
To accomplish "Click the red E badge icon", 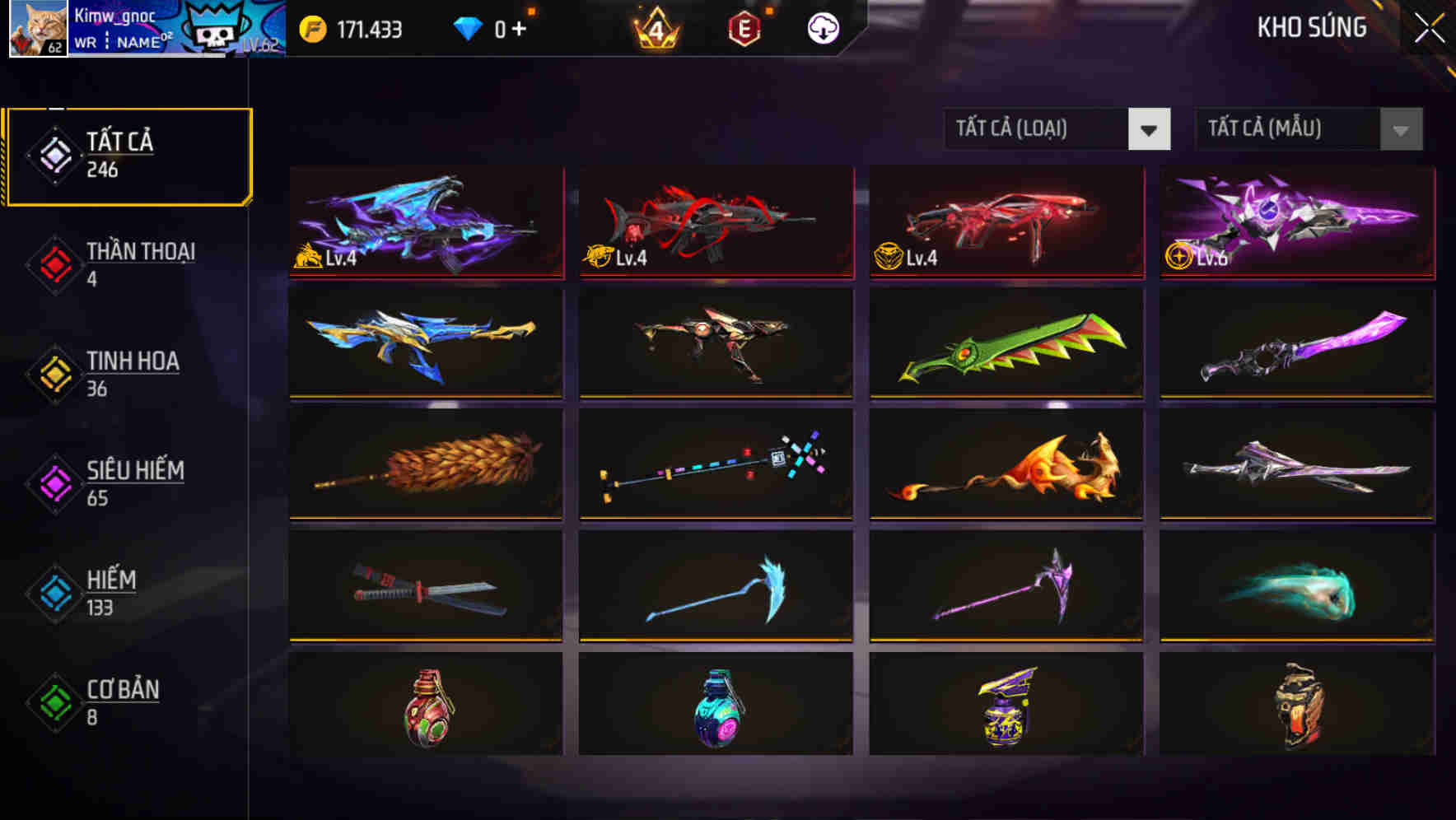I will pyautogui.click(x=744, y=27).
